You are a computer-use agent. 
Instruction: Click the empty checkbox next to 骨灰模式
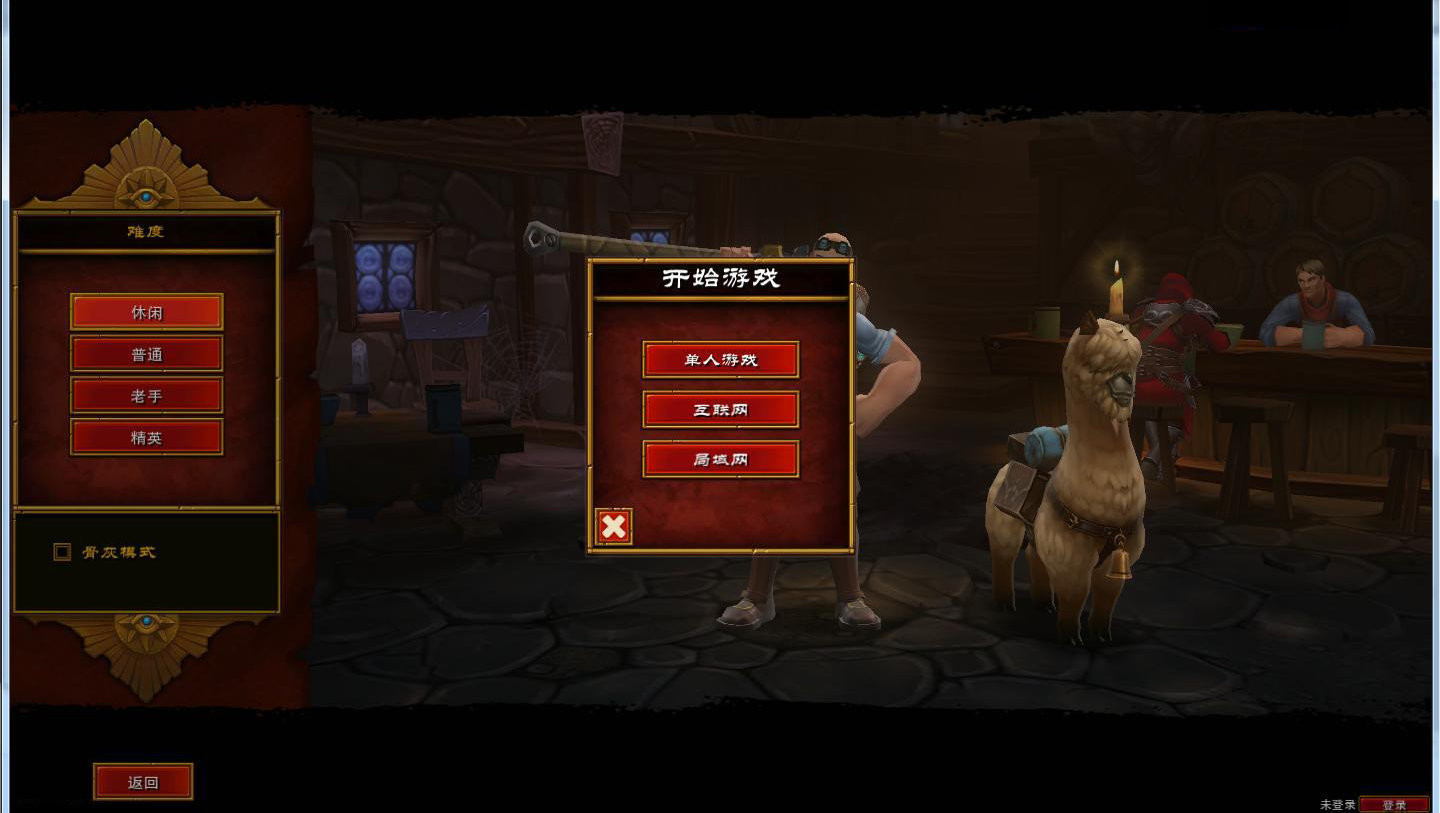(x=61, y=551)
